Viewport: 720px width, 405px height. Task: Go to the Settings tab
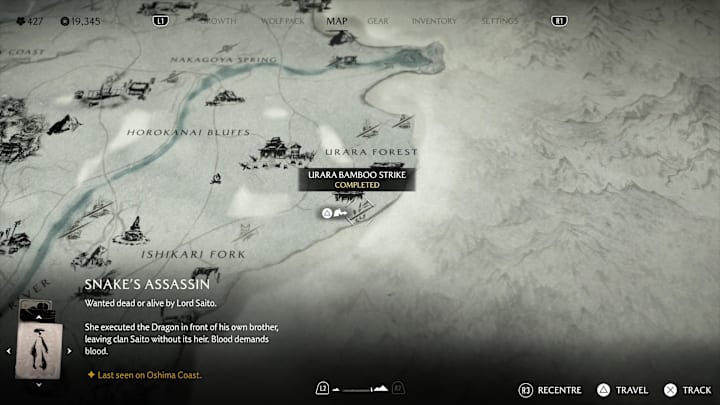(x=500, y=20)
